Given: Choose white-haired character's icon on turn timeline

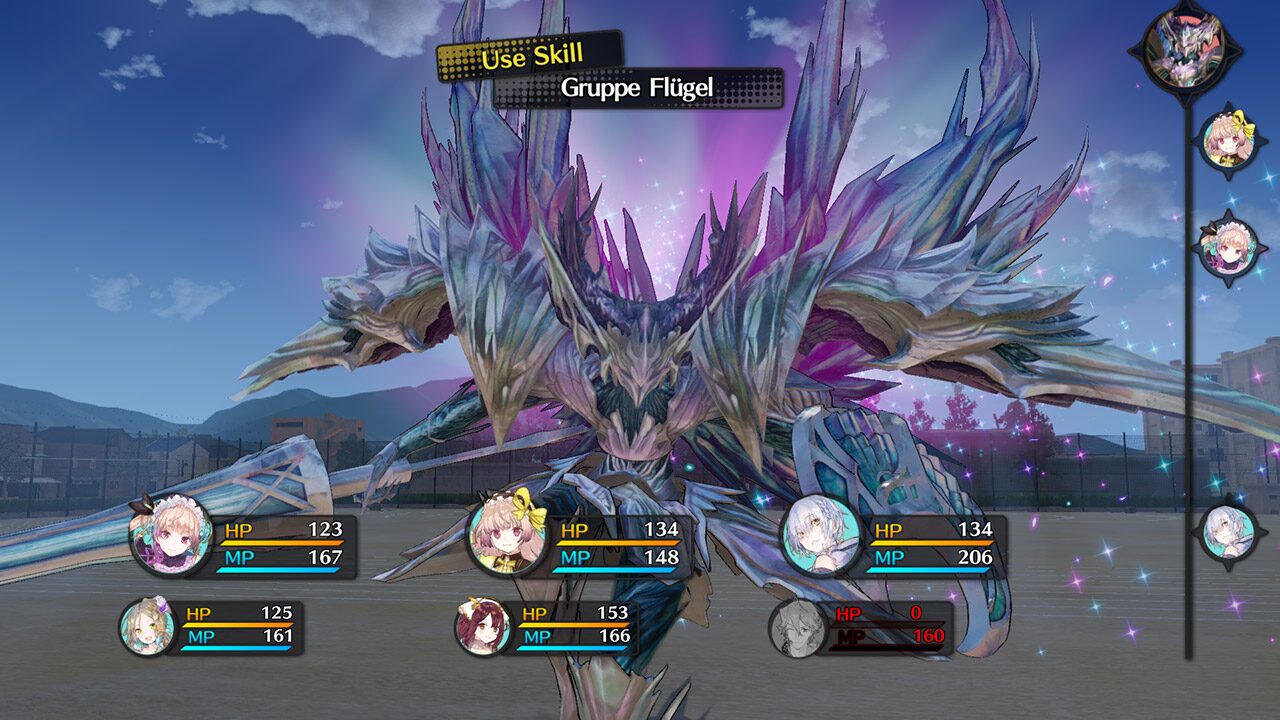Looking at the screenshot, I should pos(1227,531).
